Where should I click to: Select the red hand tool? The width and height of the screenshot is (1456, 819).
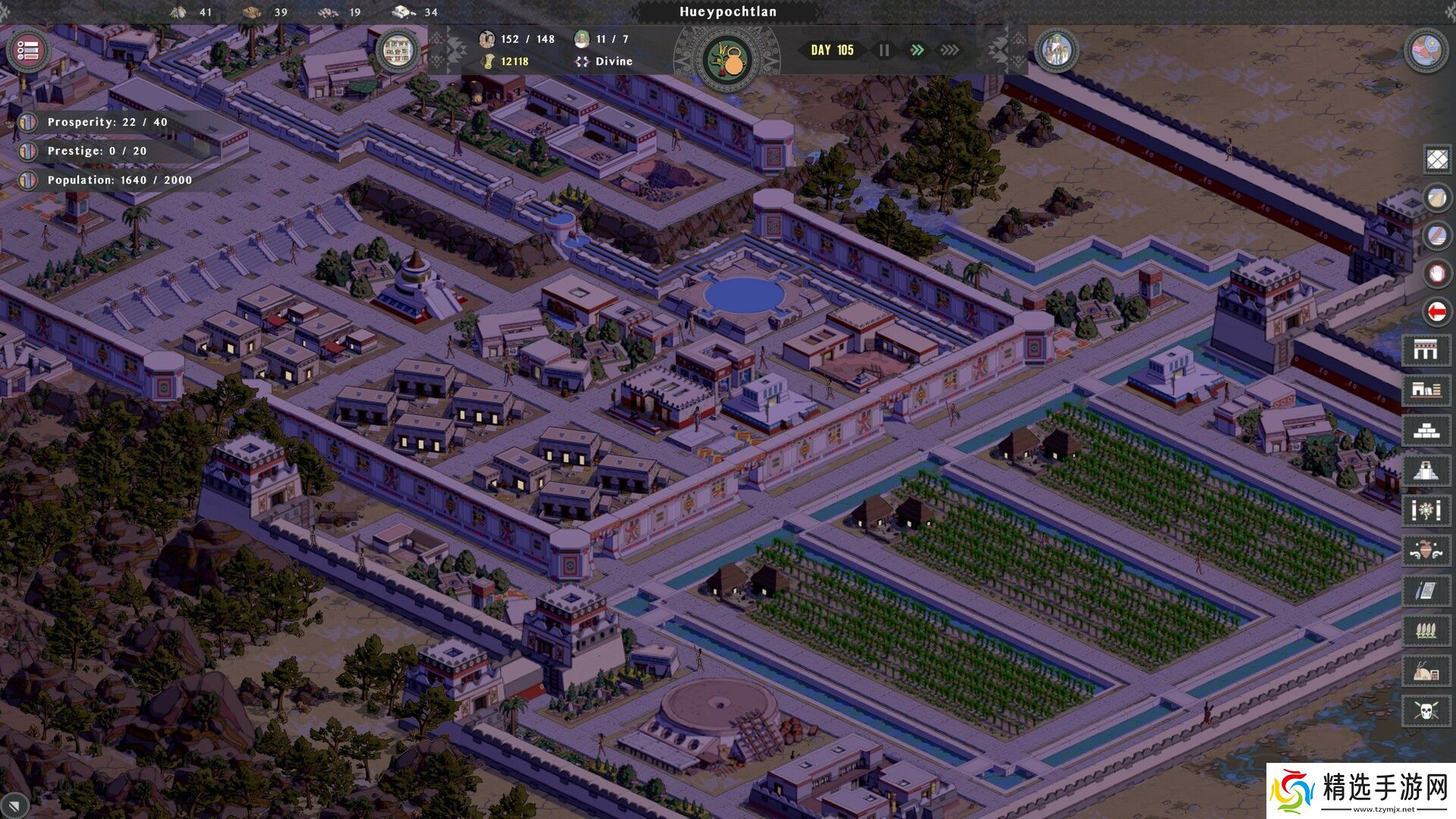tap(1436, 273)
